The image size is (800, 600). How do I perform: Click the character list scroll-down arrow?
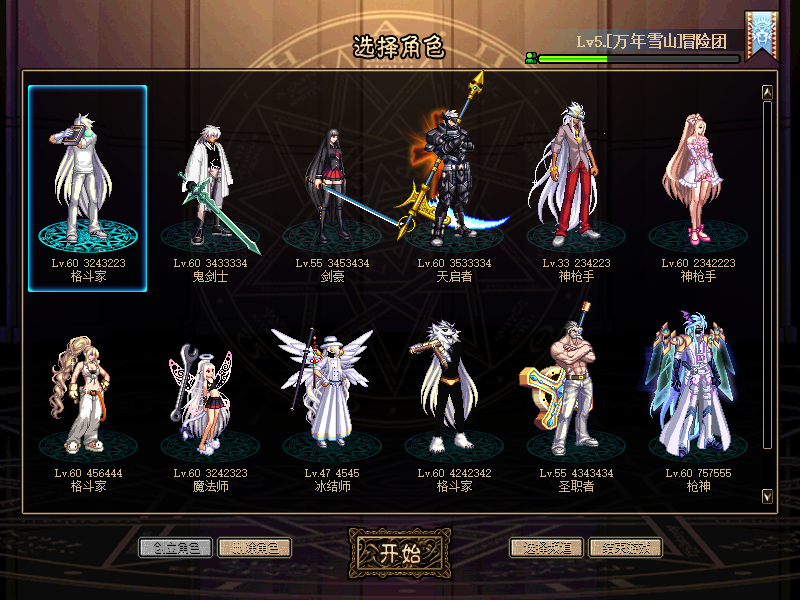coord(767,496)
